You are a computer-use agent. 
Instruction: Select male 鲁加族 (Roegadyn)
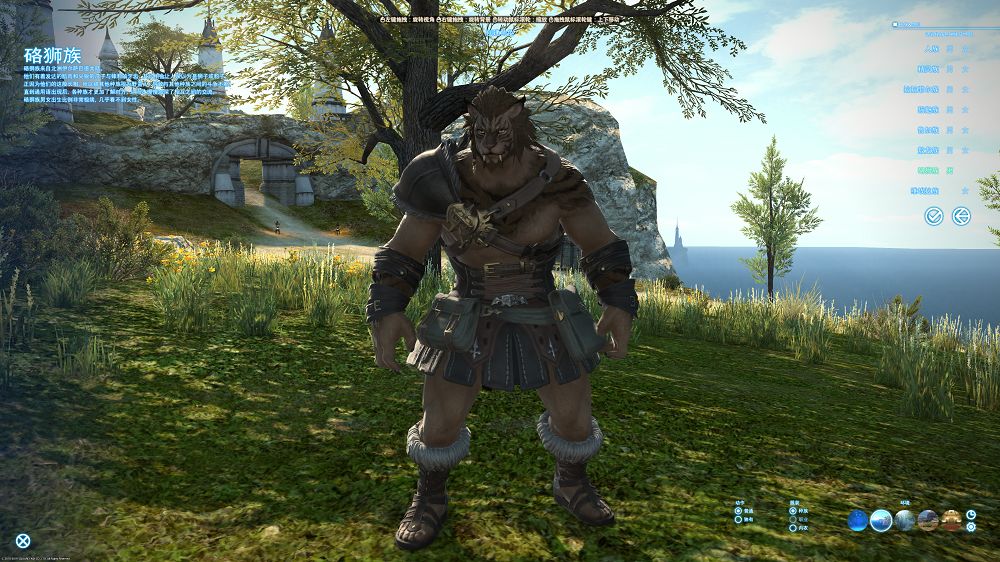click(x=949, y=129)
